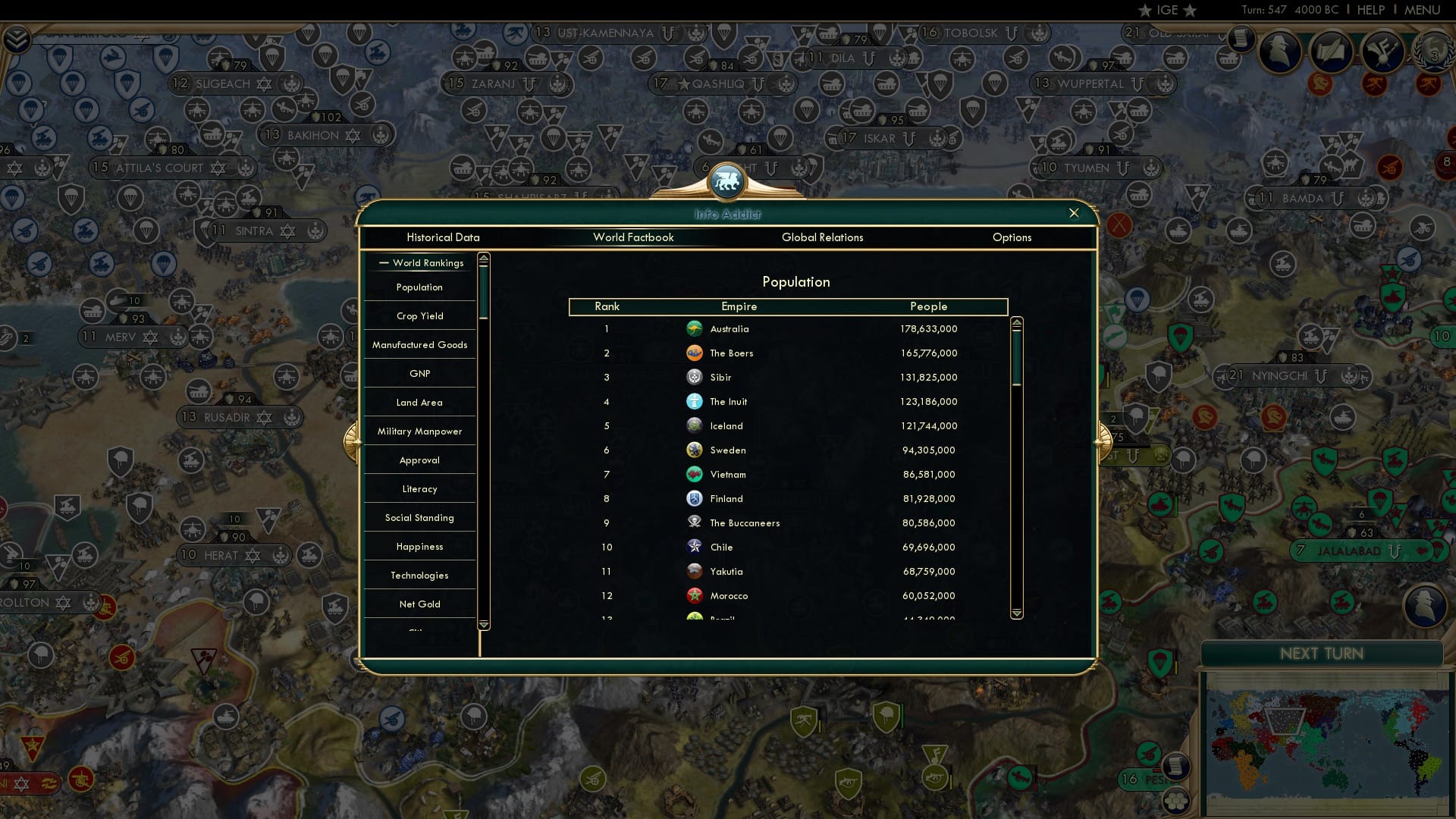This screenshot has height=819, width=1456.
Task: Switch to the Global Relations tab
Action: [x=823, y=237]
